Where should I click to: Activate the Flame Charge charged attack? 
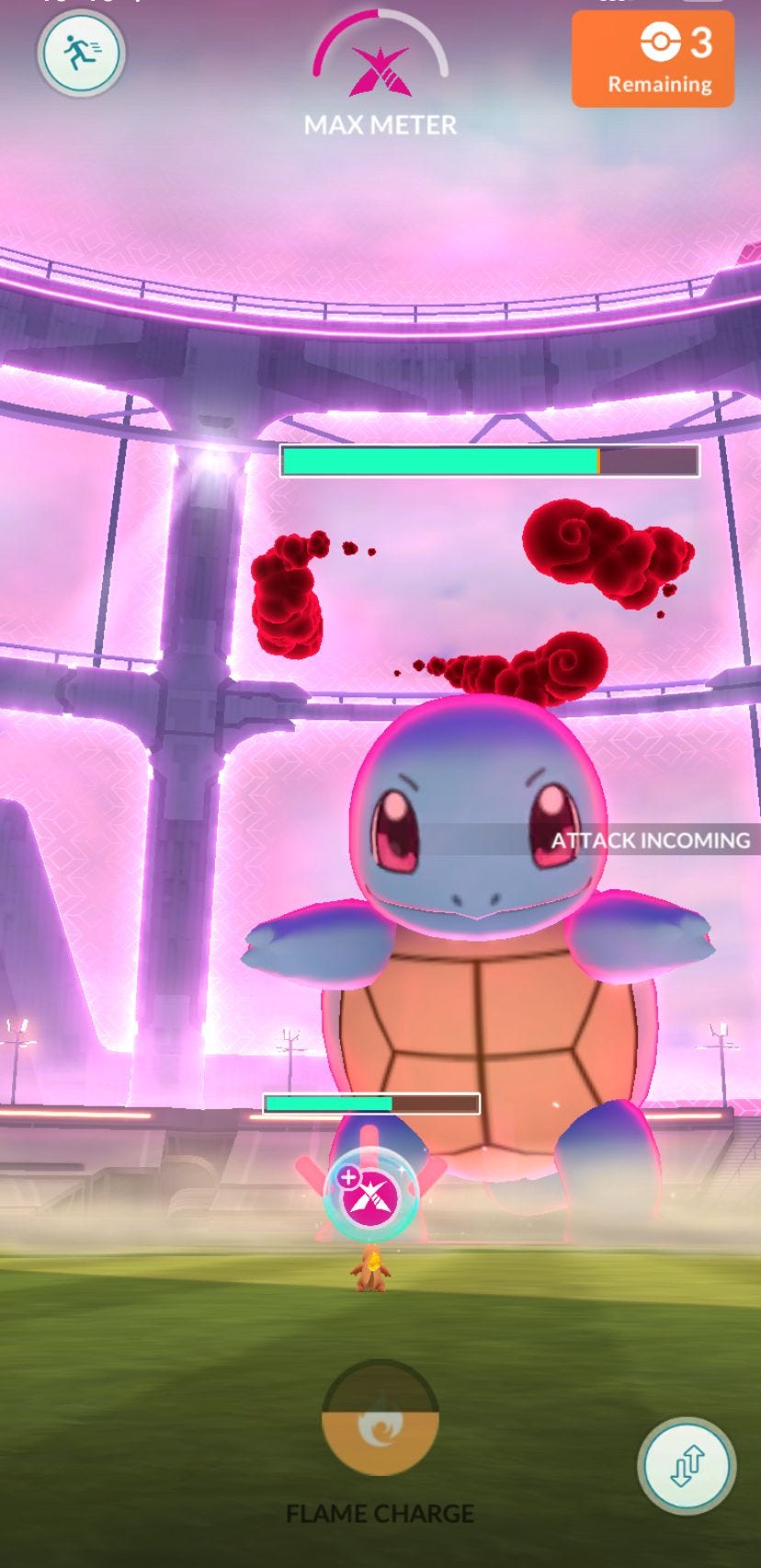point(380,1417)
